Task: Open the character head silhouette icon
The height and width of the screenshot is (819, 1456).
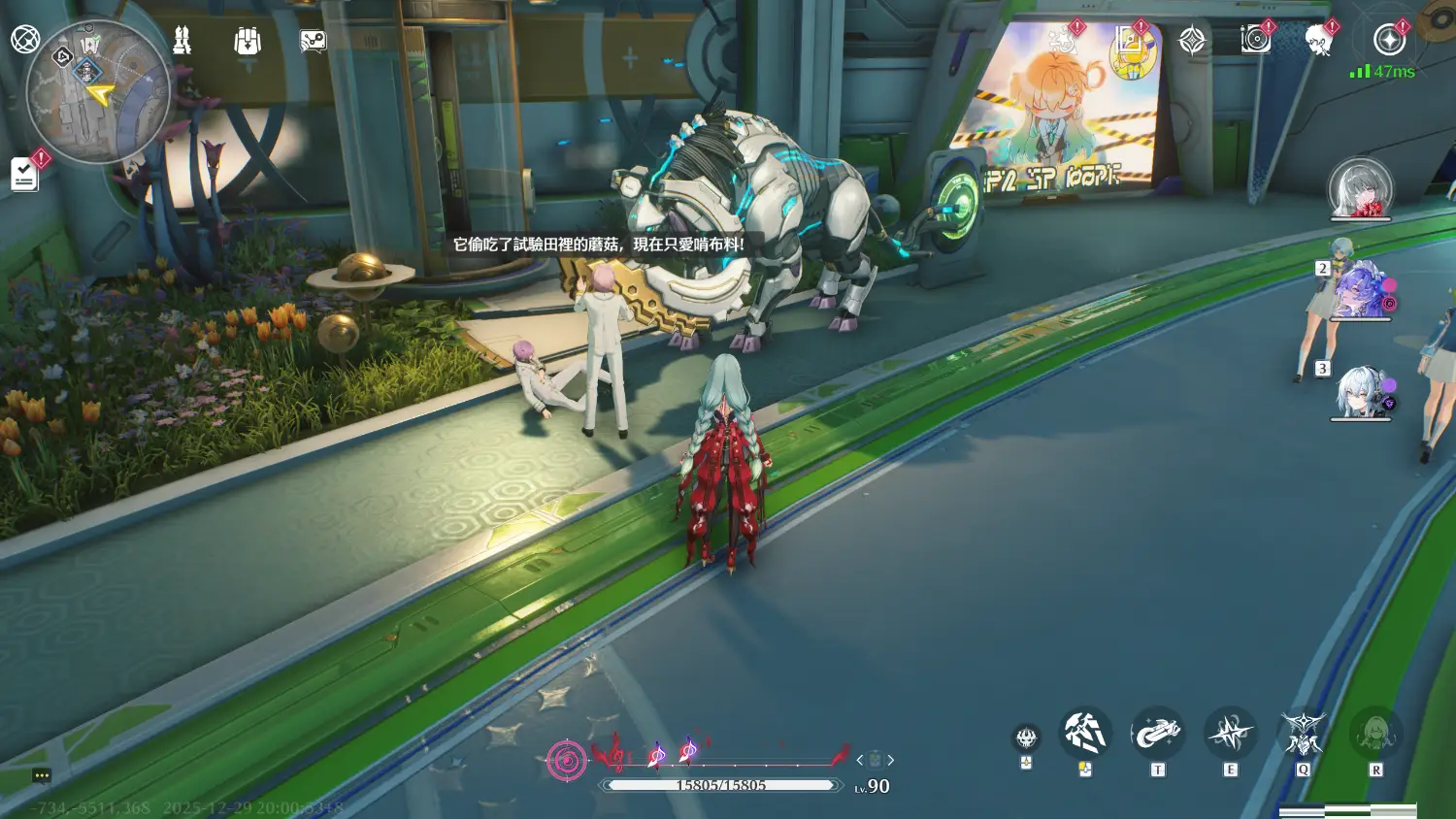Action: click(x=1318, y=40)
